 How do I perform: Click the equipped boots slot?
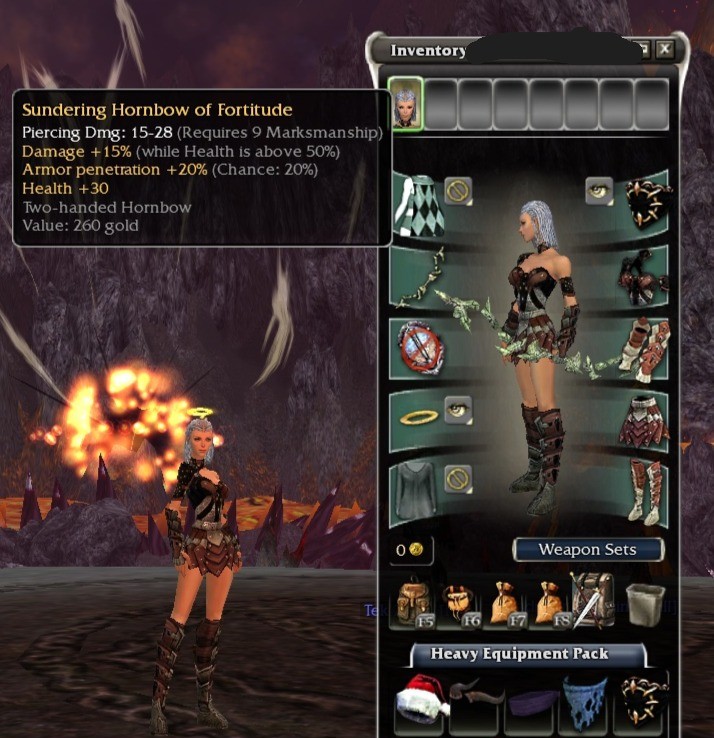pyautogui.click(x=643, y=489)
